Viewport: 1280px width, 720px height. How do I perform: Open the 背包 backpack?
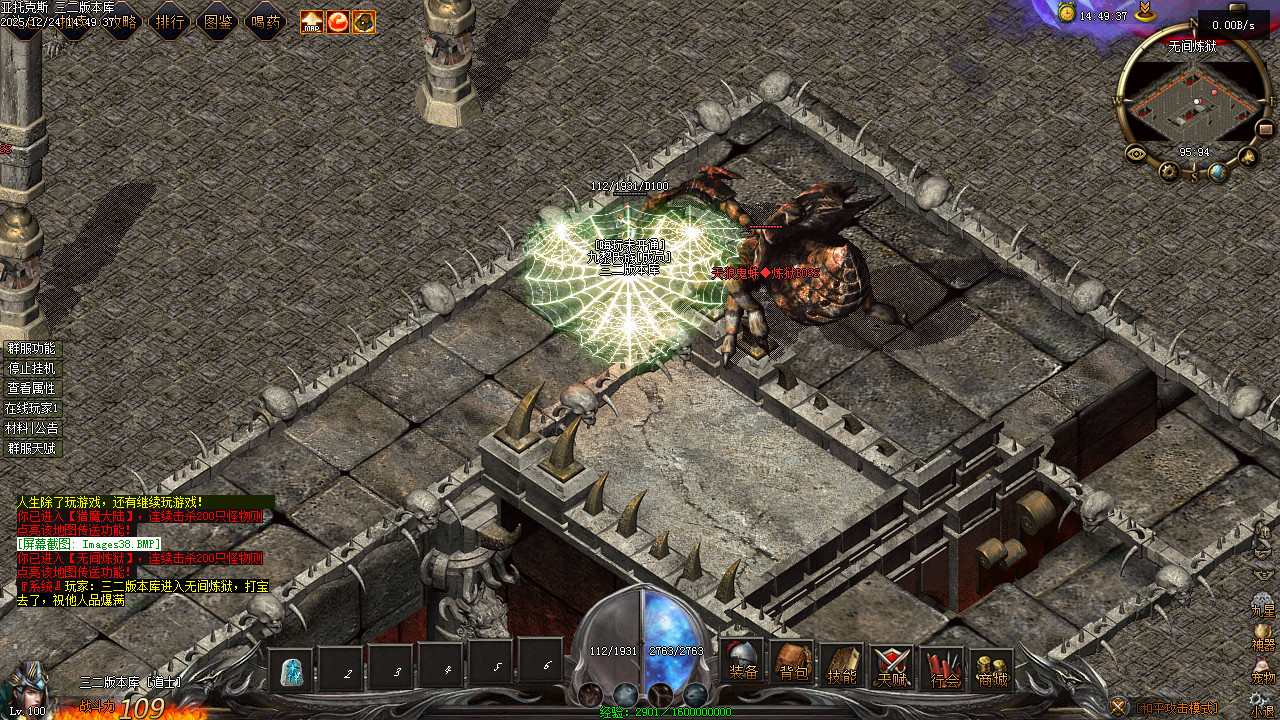click(793, 666)
